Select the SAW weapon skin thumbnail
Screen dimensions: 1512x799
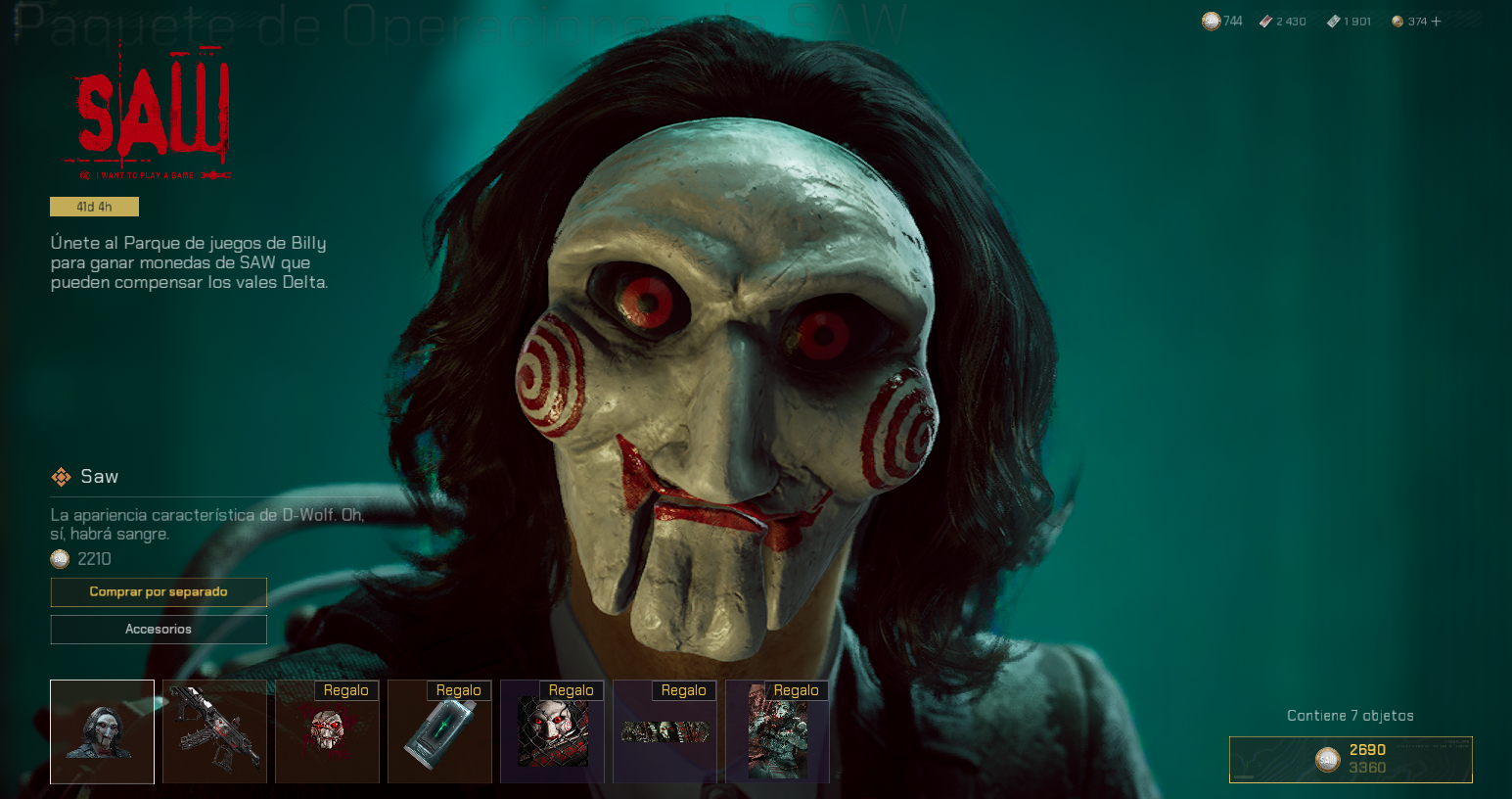click(x=214, y=731)
